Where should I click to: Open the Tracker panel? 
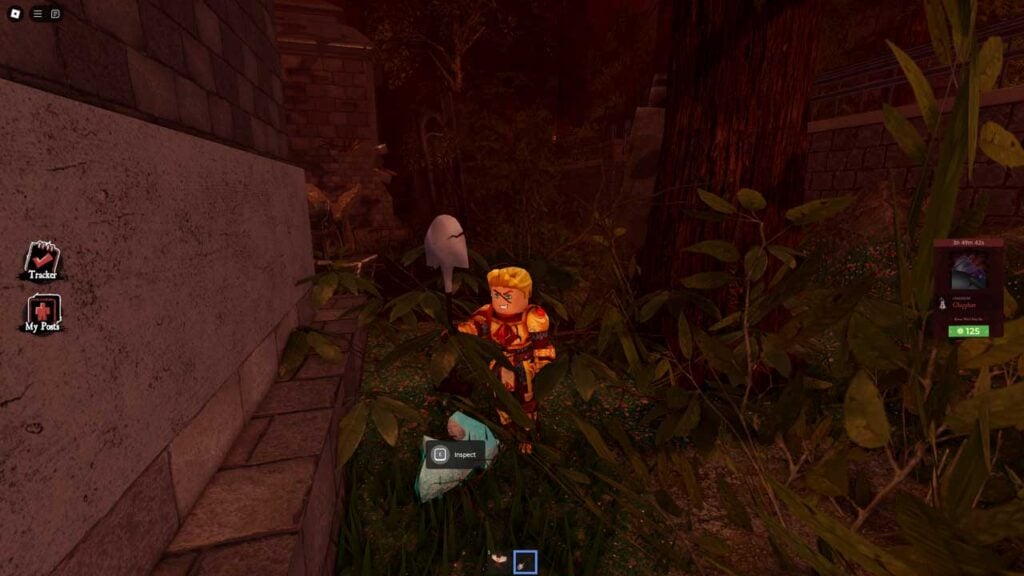(x=42, y=261)
